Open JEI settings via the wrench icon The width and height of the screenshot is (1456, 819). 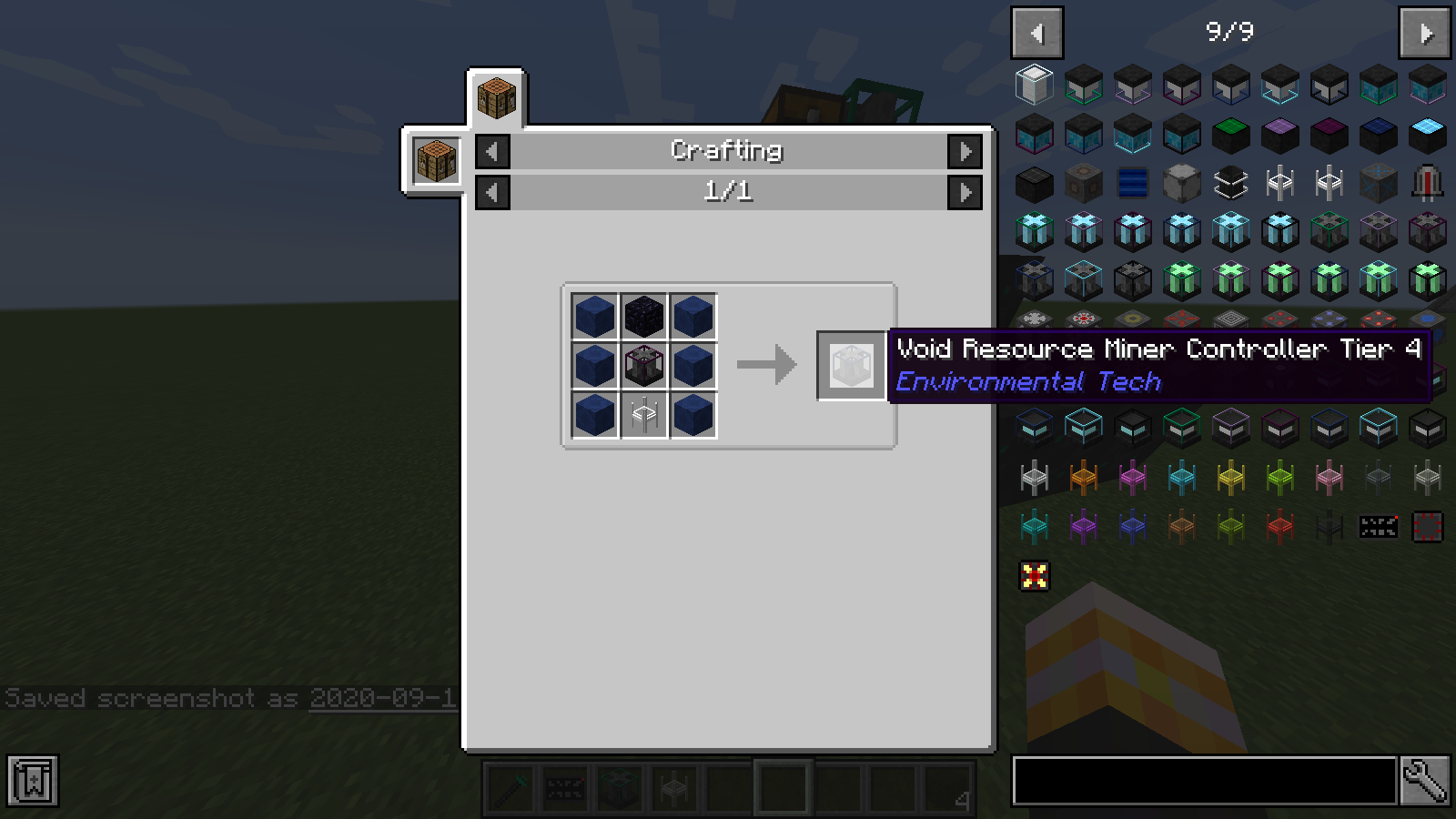pos(1425,778)
